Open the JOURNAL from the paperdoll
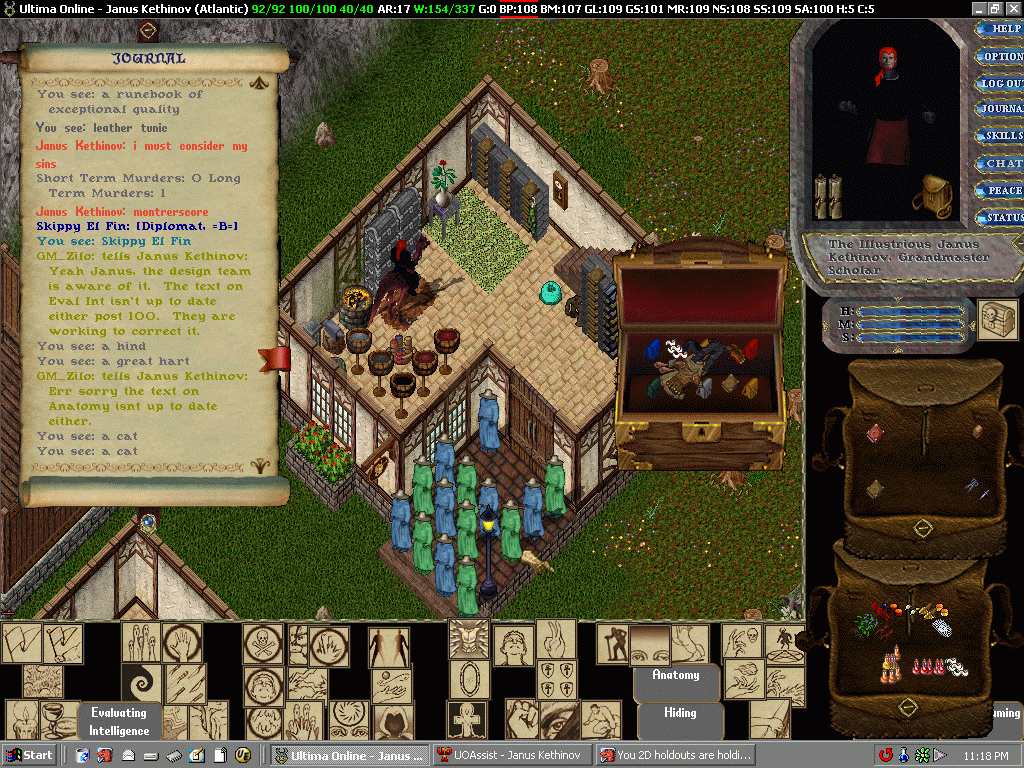This screenshot has height=768, width=1024. [1001, 109]
